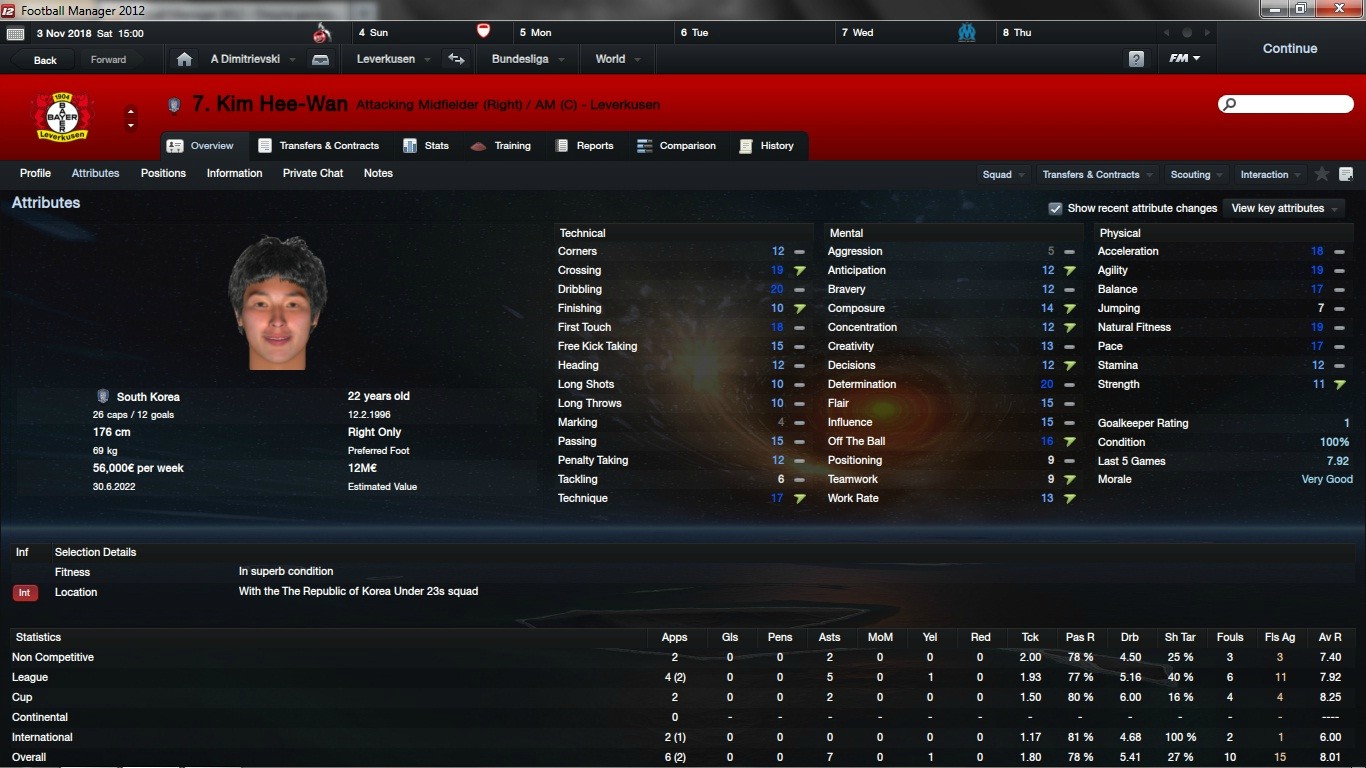Open the Comparison tab
Image resolution: width=1366 pixels, height=768 pixels.
677,146
